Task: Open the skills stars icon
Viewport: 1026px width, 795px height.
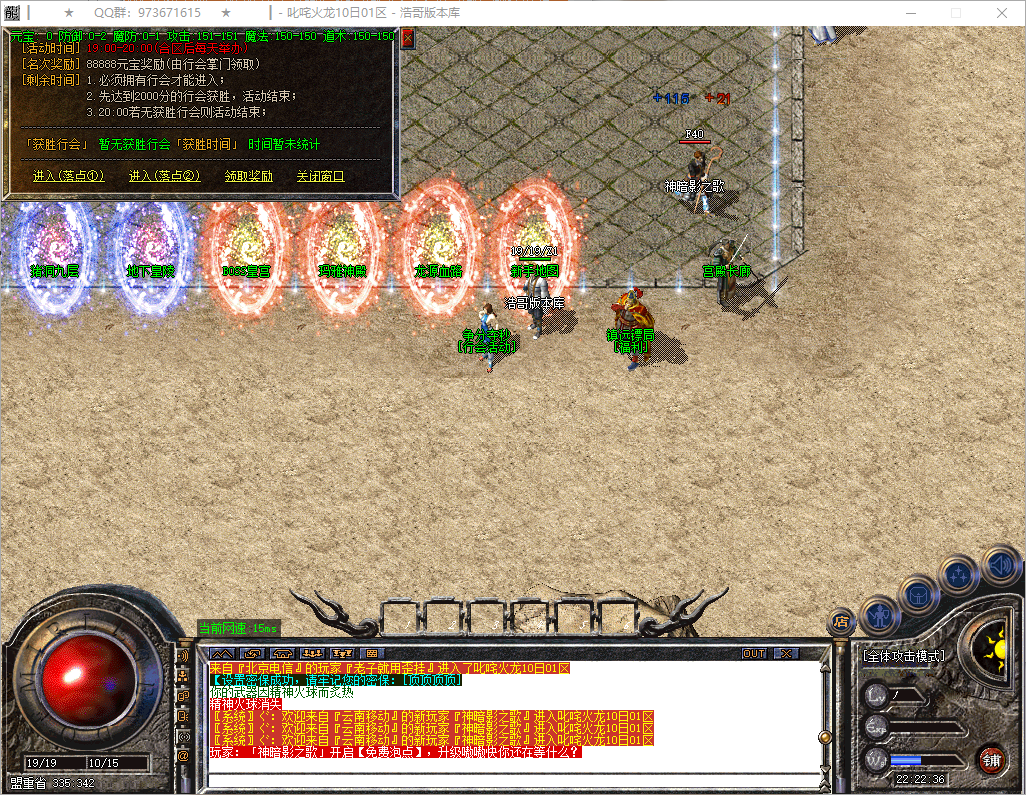Action: (x=959, y=575)
